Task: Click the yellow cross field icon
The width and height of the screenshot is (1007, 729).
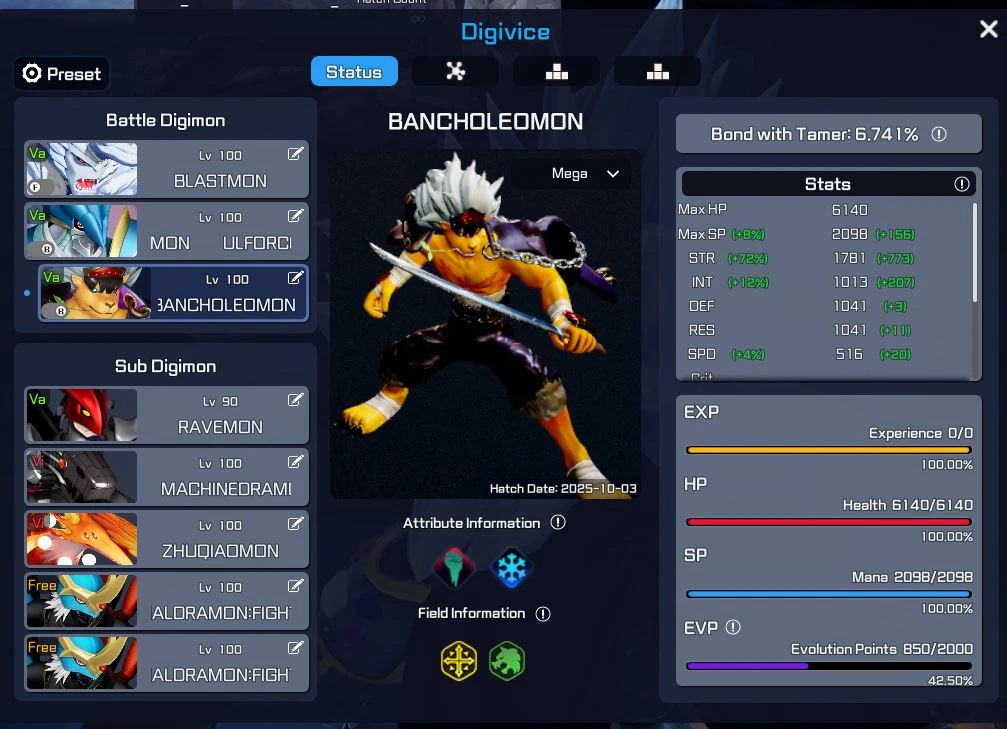Action: [x=459, y=661]
